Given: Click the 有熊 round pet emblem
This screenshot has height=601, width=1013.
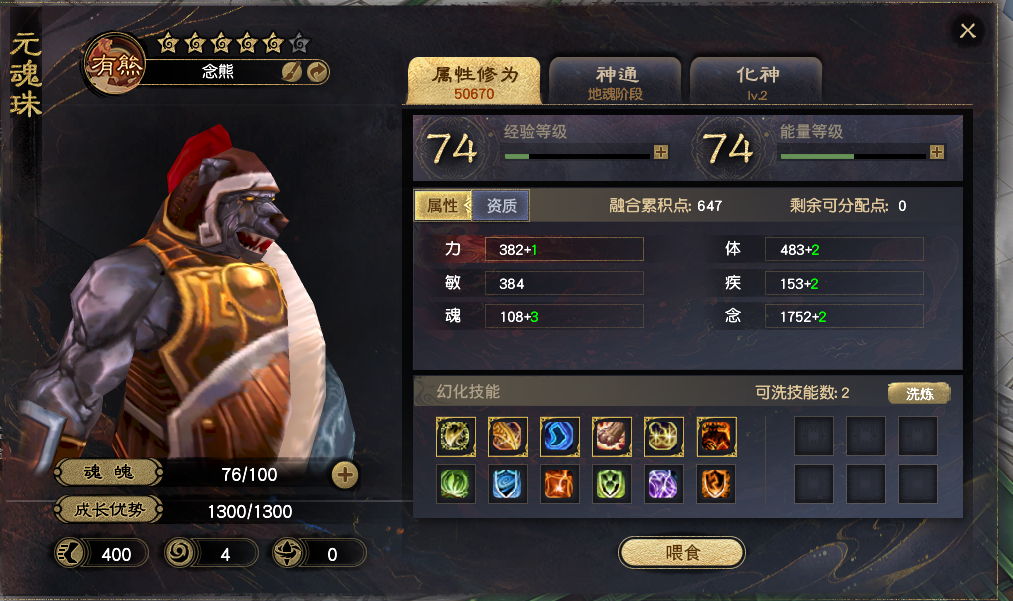Looking at the screenshot, I should 116,67.
